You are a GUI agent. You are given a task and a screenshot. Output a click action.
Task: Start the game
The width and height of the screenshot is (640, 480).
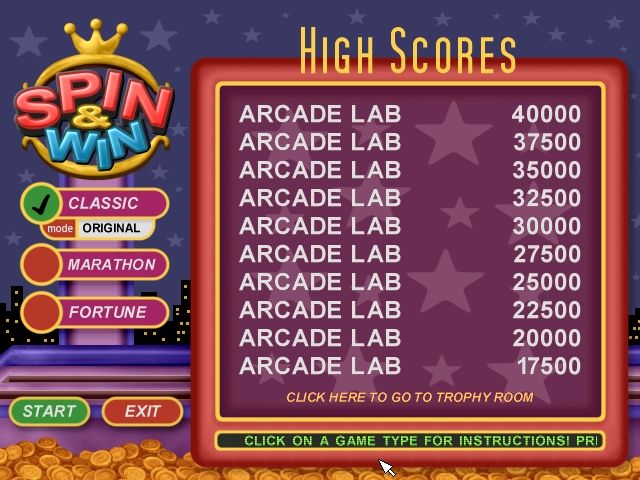click(x=49, y=411)
